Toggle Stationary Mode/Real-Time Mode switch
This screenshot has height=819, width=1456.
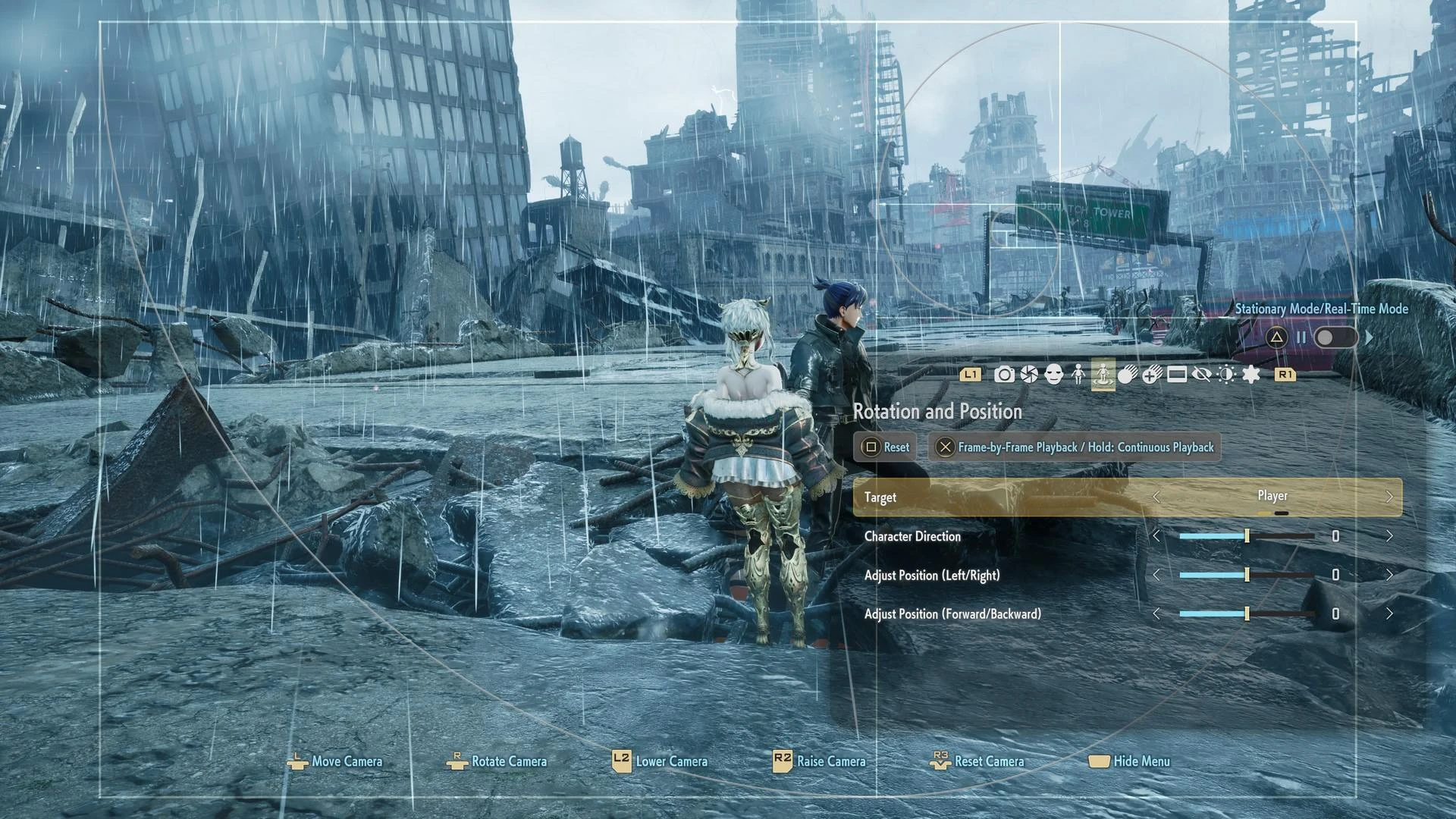click(x=1335, y=337)
